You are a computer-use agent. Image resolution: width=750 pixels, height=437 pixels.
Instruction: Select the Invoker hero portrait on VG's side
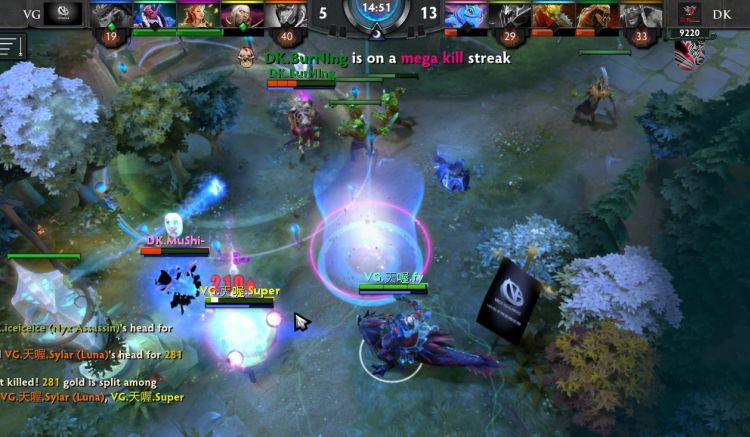click(238, 14)
